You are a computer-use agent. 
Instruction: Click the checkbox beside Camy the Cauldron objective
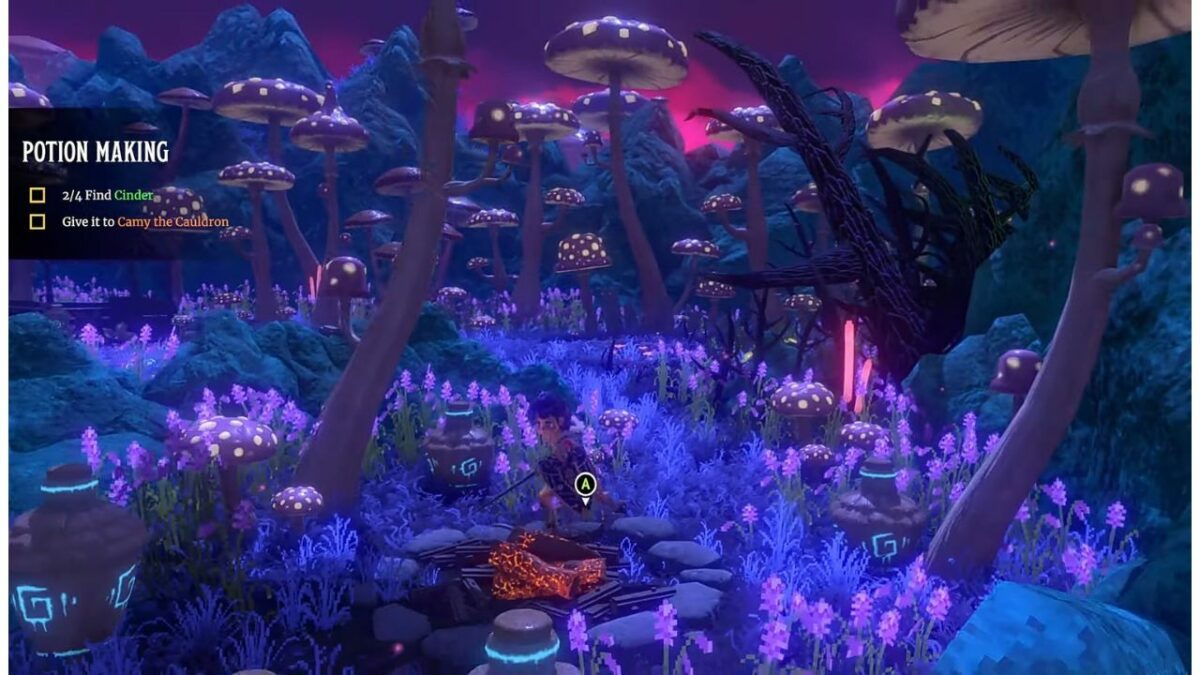pyautogui.click(x=37, y=222)
